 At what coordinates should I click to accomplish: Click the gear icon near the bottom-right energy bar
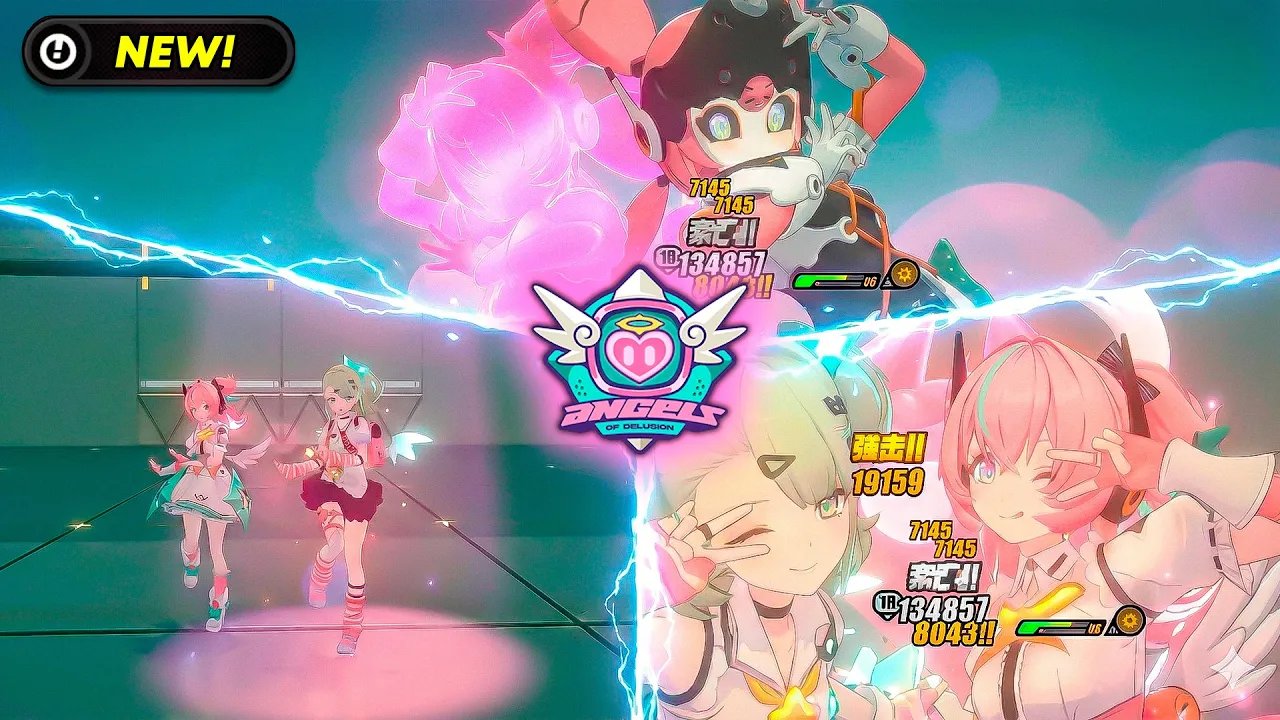pyautogui.click(x=1129, y=619)
